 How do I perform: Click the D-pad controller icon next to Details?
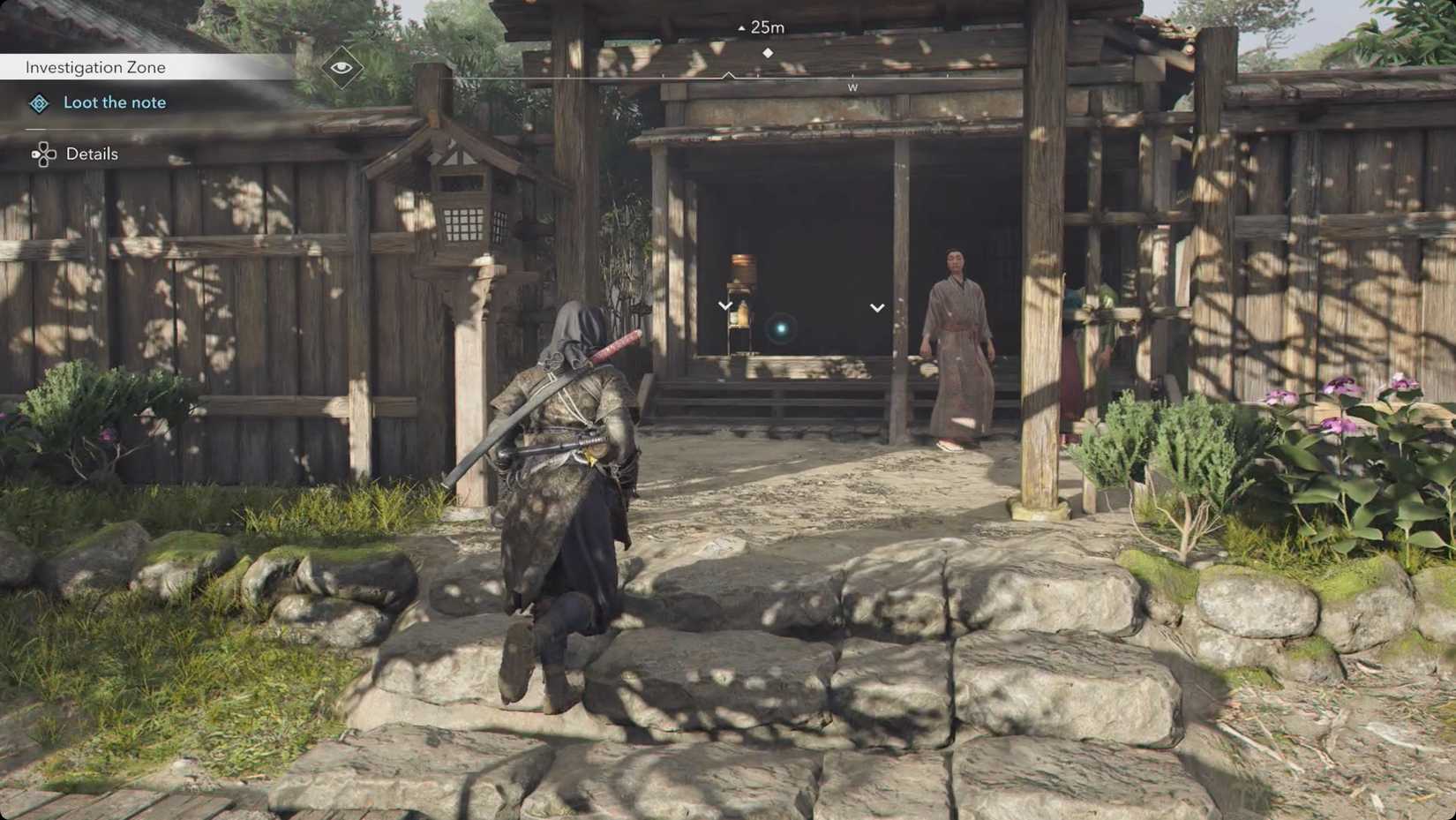[x=41, y=154]
